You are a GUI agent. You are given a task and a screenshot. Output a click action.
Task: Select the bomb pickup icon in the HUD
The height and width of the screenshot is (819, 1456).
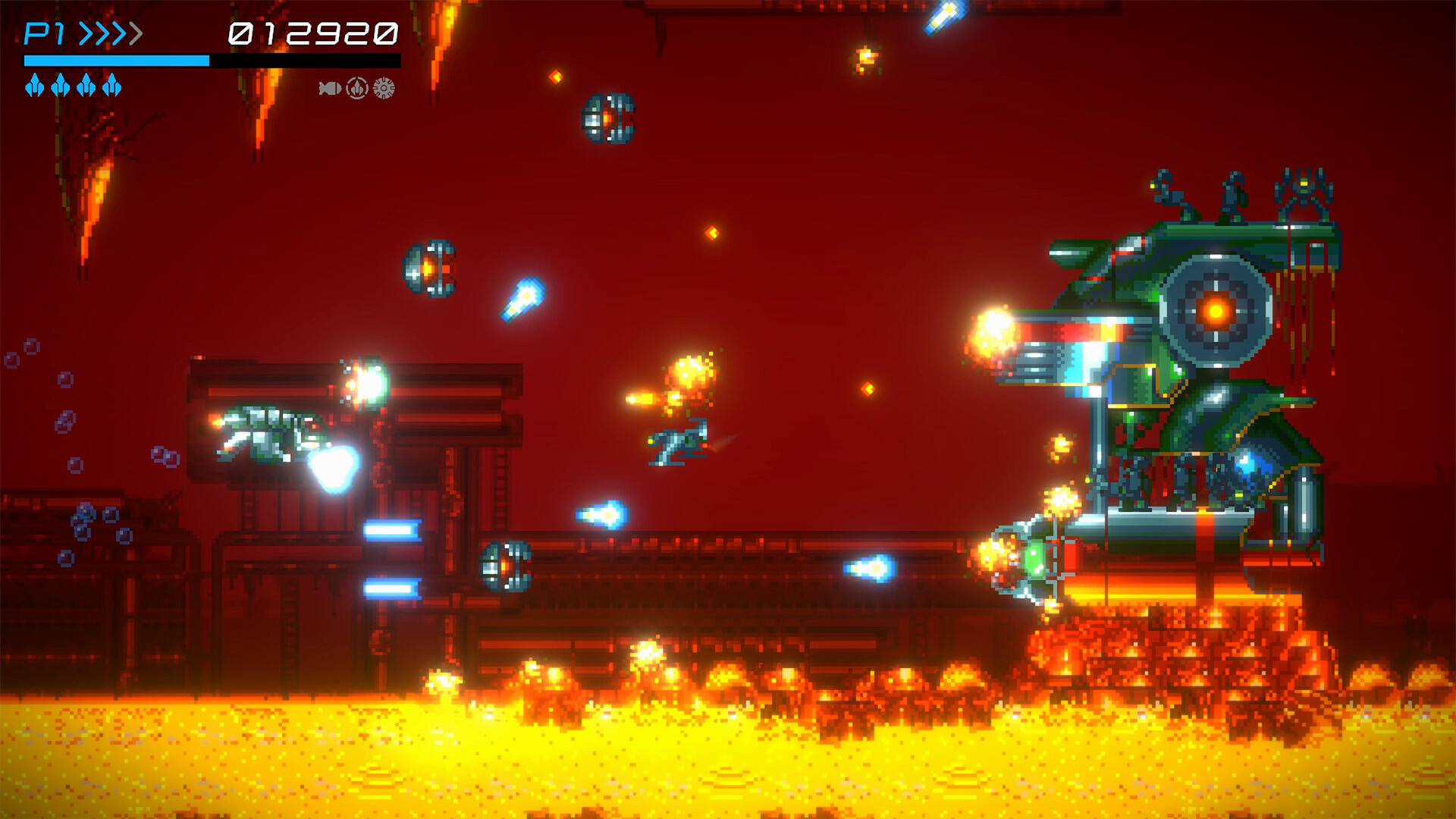(x=330, y=88)
